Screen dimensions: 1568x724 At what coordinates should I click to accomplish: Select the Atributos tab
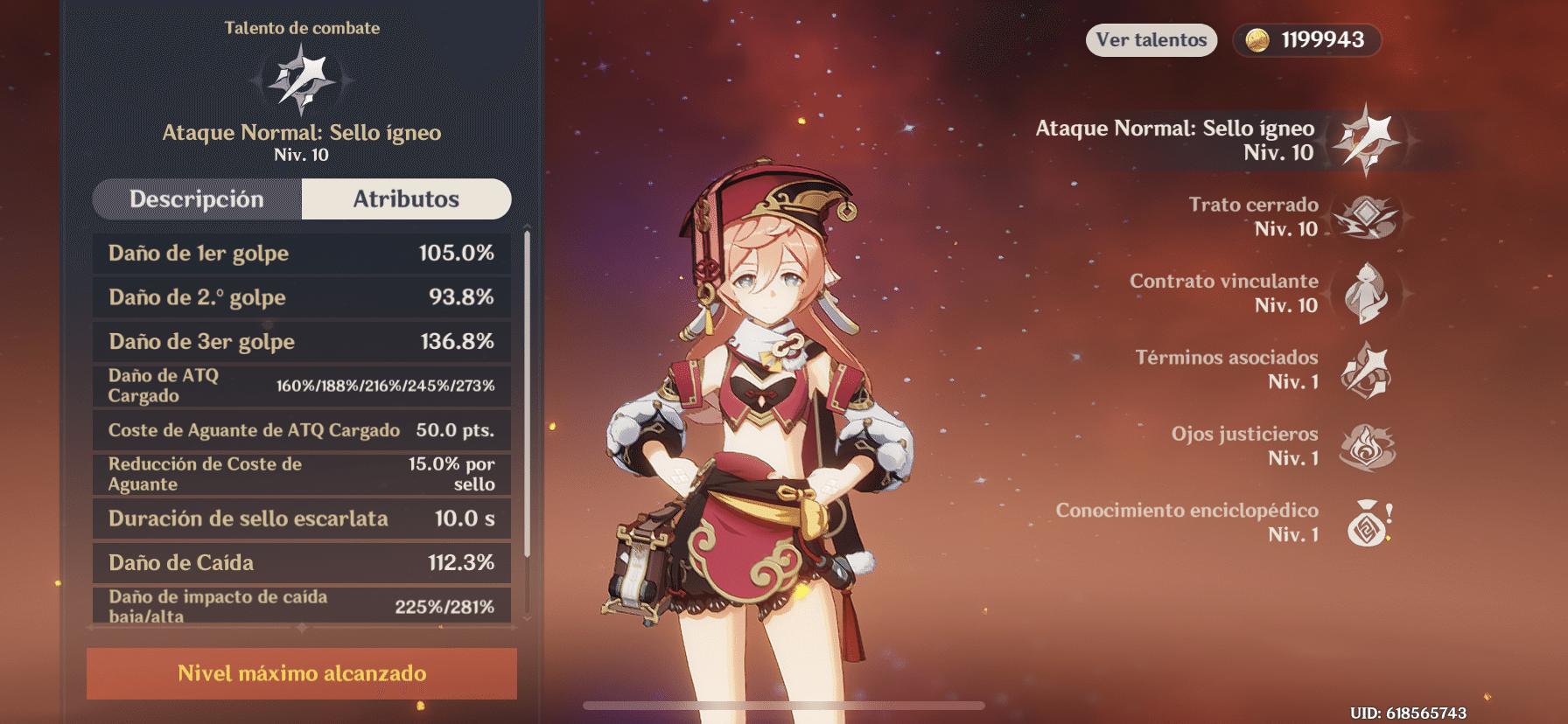pos(406,199)
